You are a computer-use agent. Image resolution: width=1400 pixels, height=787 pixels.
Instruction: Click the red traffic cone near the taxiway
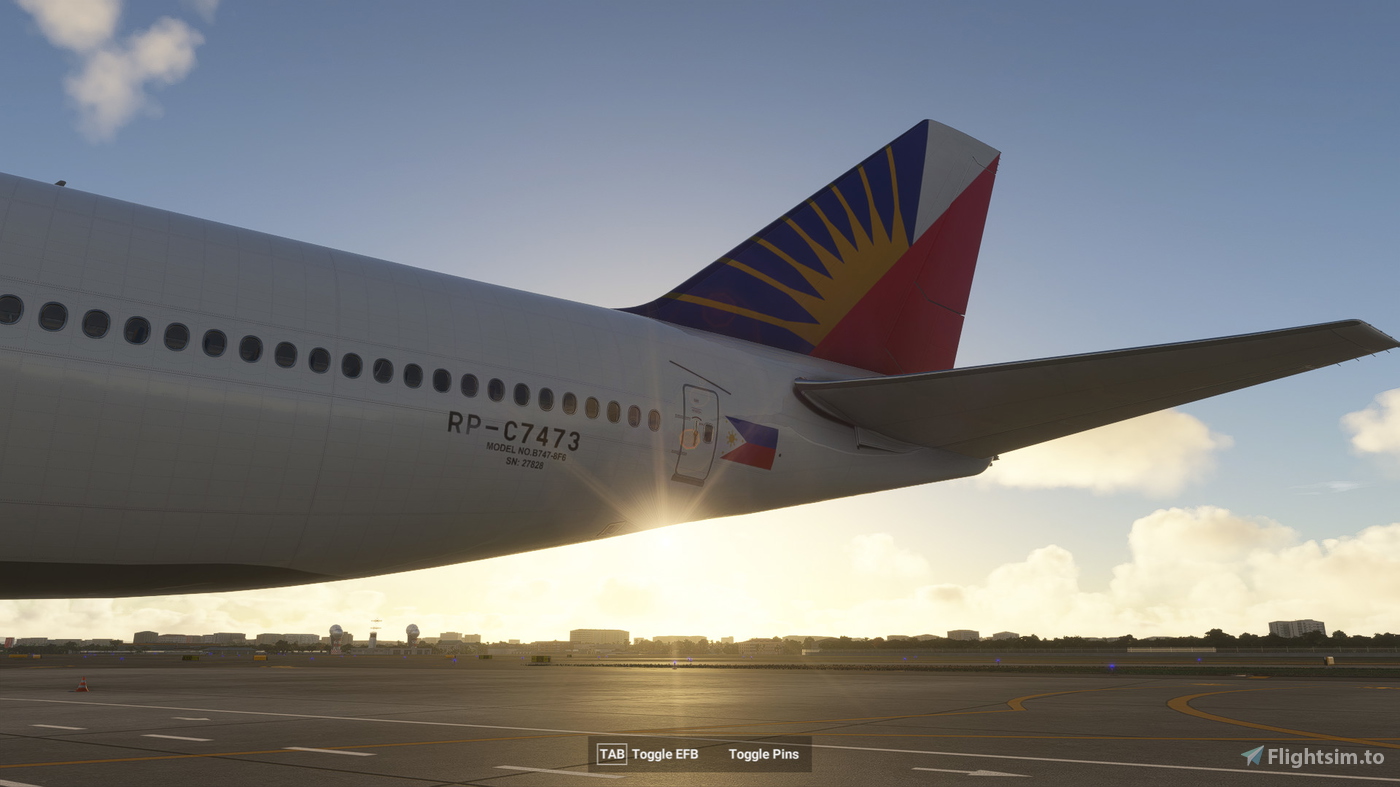(x=80, y=684)
